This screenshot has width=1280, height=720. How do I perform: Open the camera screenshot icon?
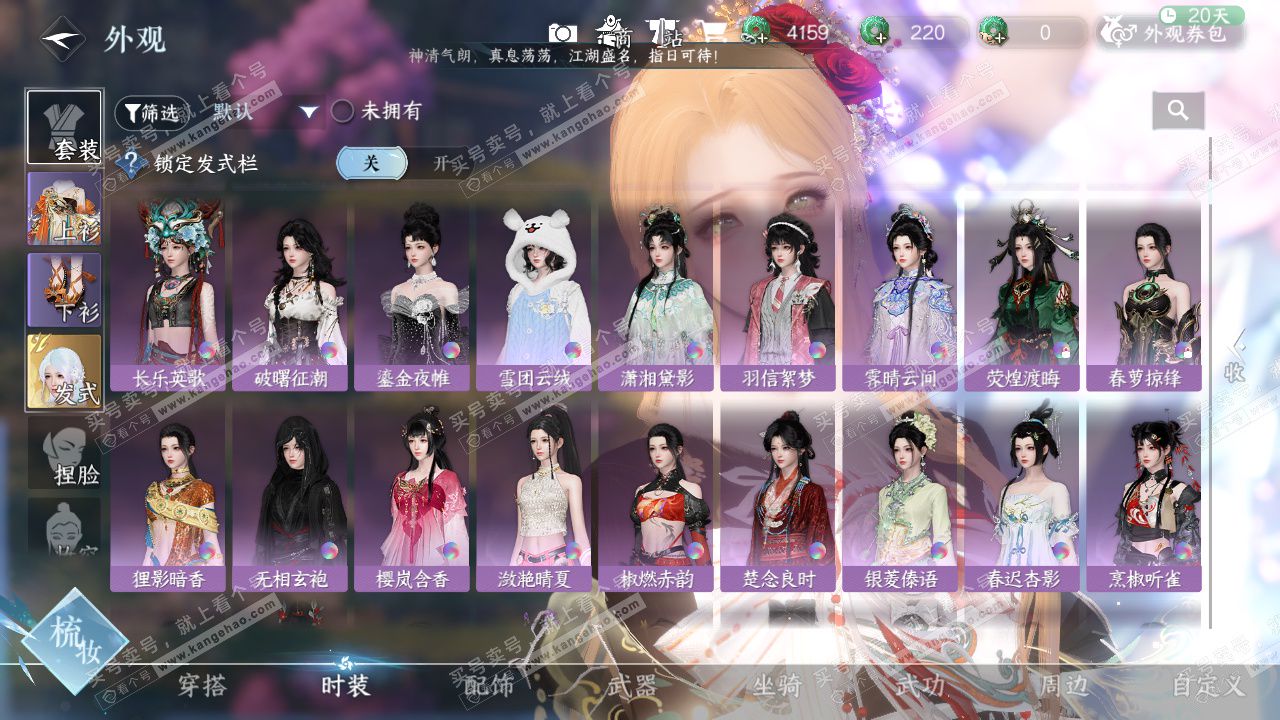tap(563, 33)
